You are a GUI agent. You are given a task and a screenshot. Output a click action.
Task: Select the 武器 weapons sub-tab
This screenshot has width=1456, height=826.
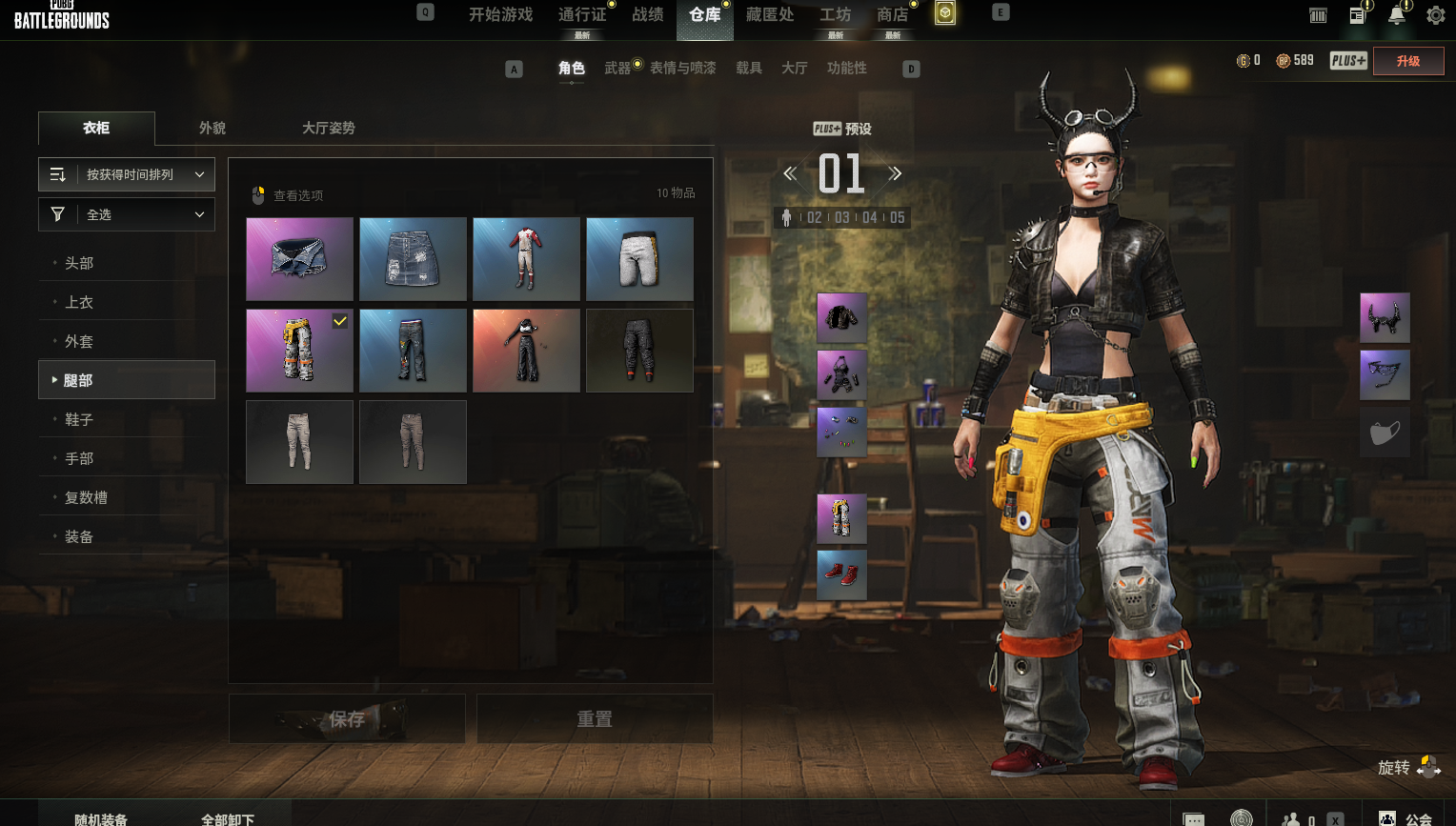[617, 69]
